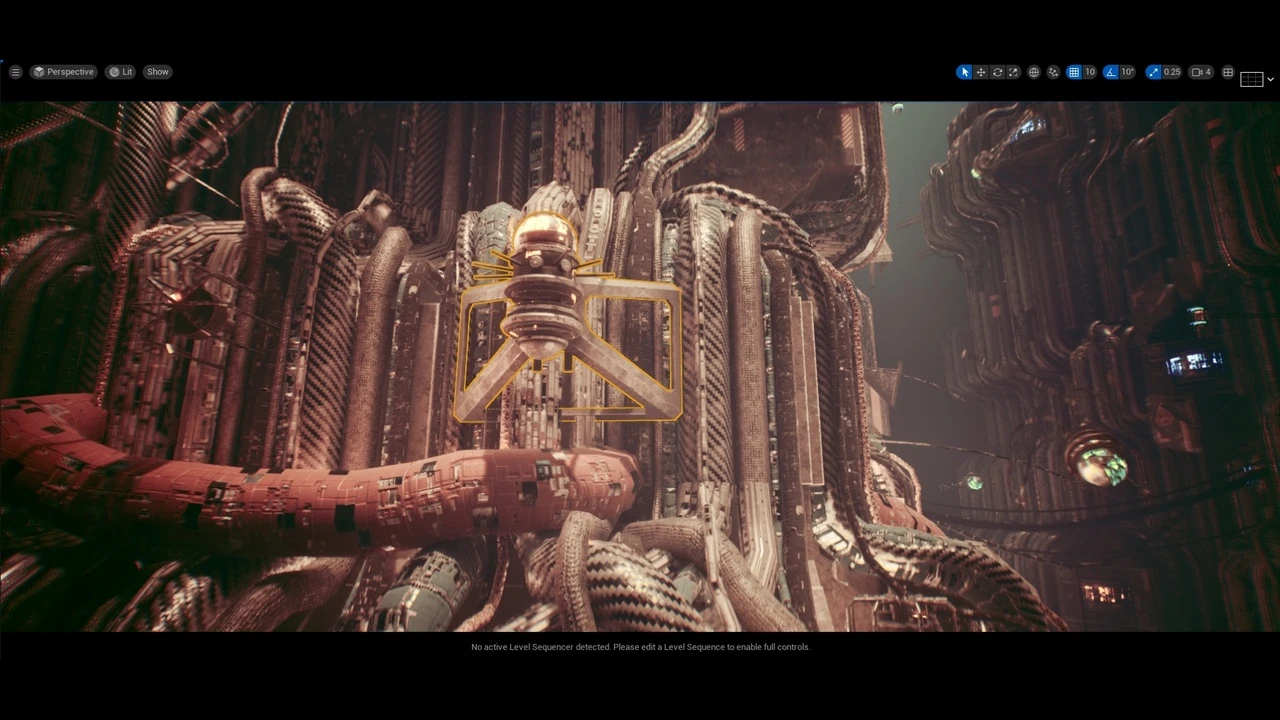Change the rotation snap value 10°
The image size is (1280, 720).
(x=1127, y=72)
